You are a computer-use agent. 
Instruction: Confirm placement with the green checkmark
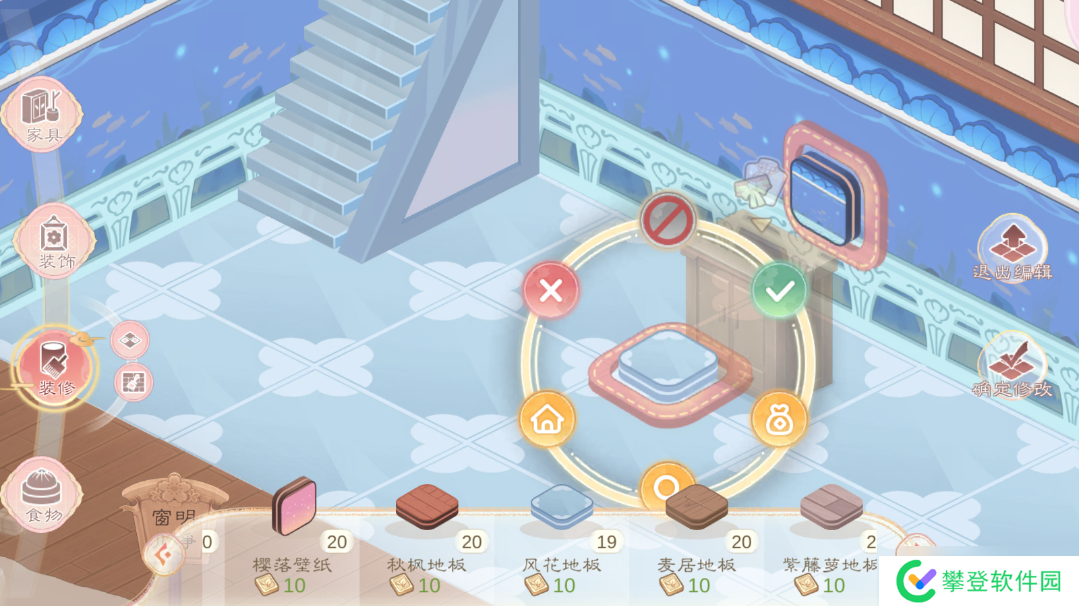pyautogui.click(x=779, y=290)
